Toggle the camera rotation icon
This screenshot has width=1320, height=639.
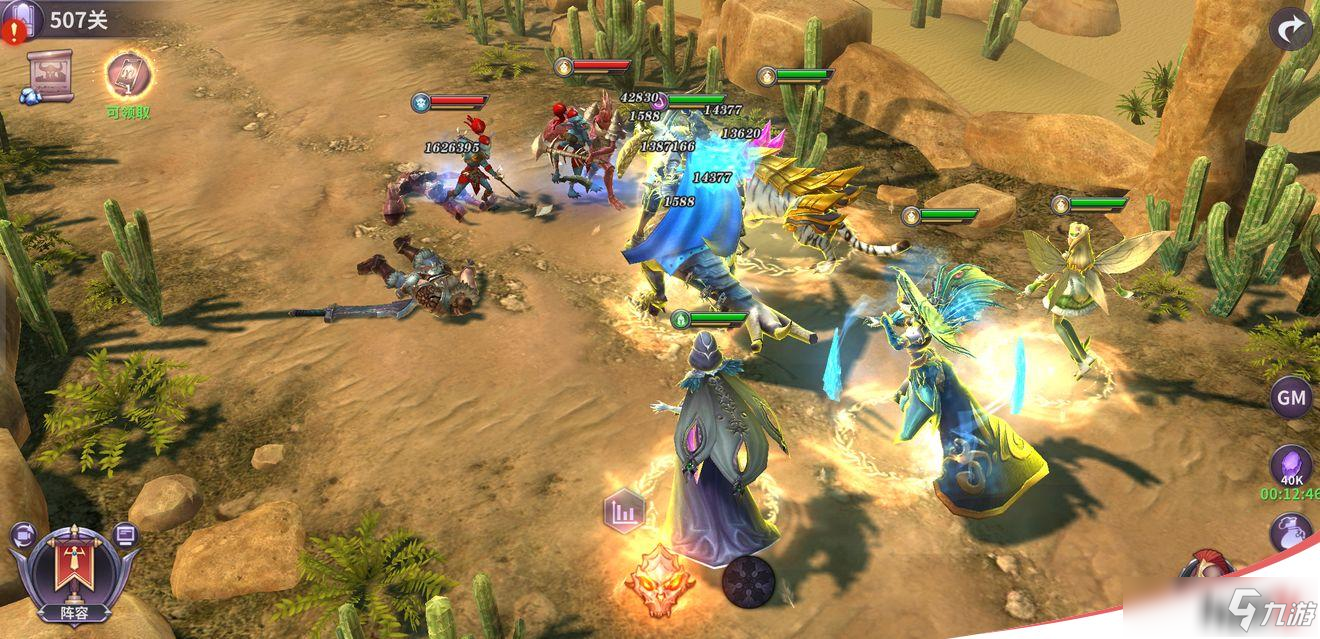[22, 535]
